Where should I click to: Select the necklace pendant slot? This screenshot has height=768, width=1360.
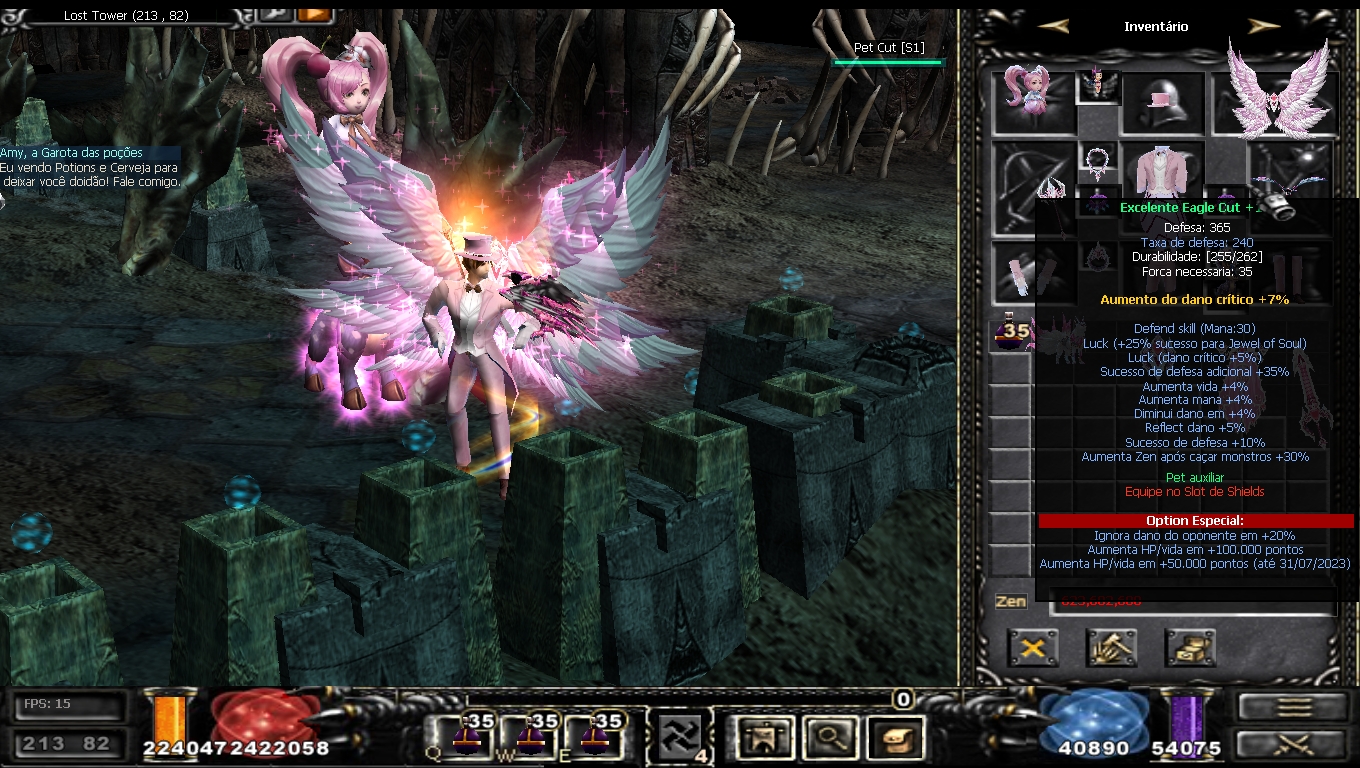point(1098,160)
